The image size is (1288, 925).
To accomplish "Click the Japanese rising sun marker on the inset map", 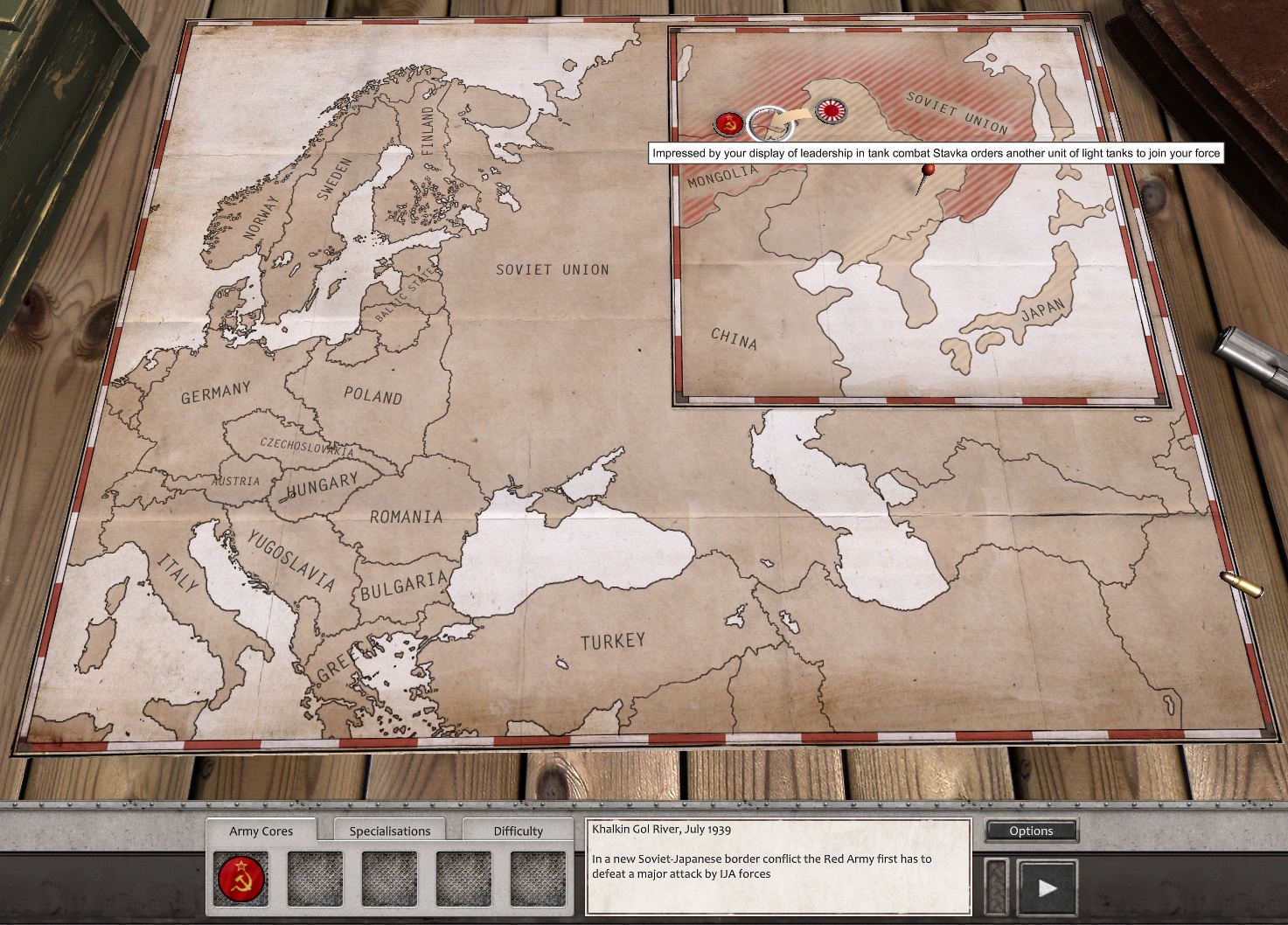I will tap(831, 111).
